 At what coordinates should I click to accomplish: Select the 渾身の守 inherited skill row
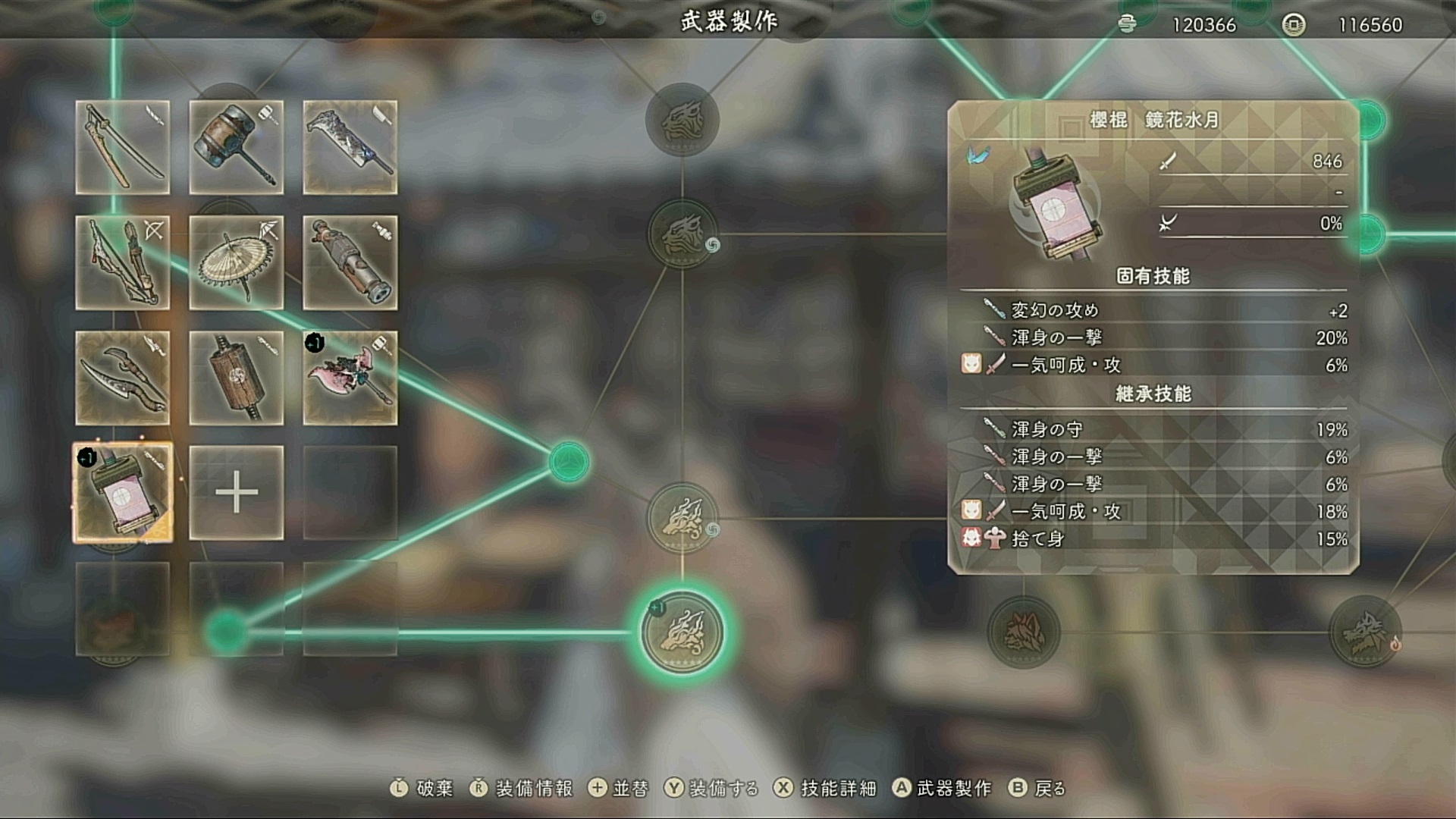pyautogui.click(x=1153, y=429)
